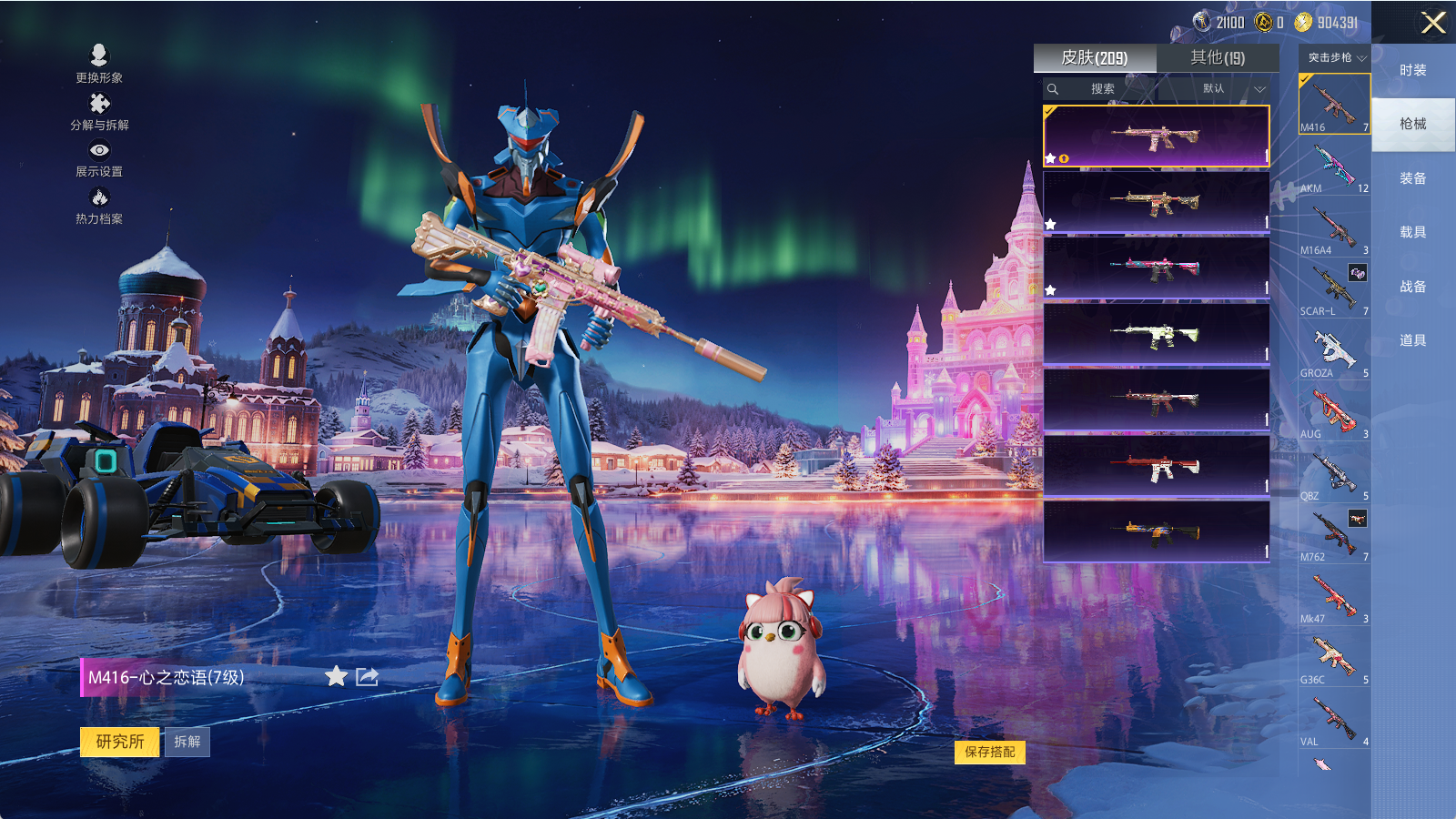Select the 载具 category
The width and height of the screenshot is (1456, 819).
(x=1412, y=232)
